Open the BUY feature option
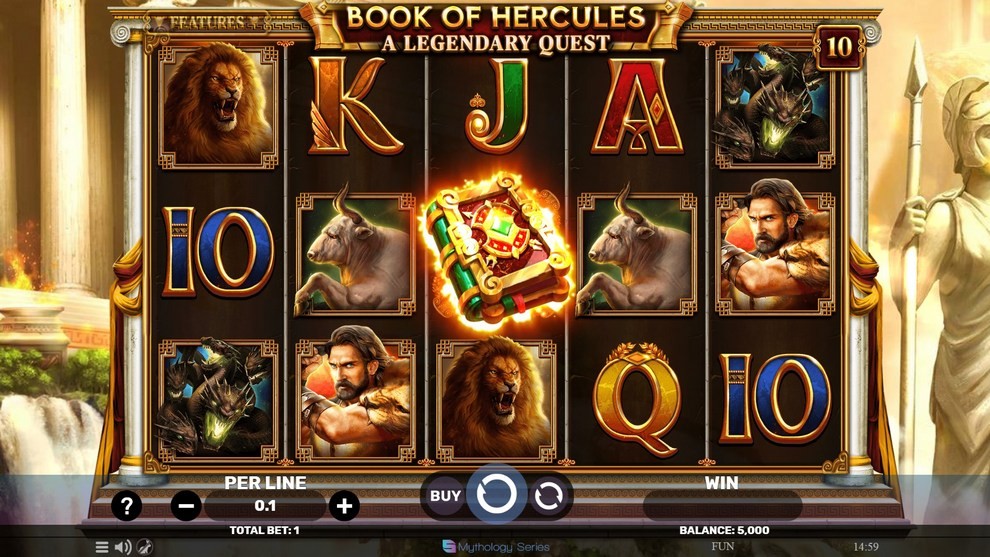This screenshot has height=557, width=990. 445,495
